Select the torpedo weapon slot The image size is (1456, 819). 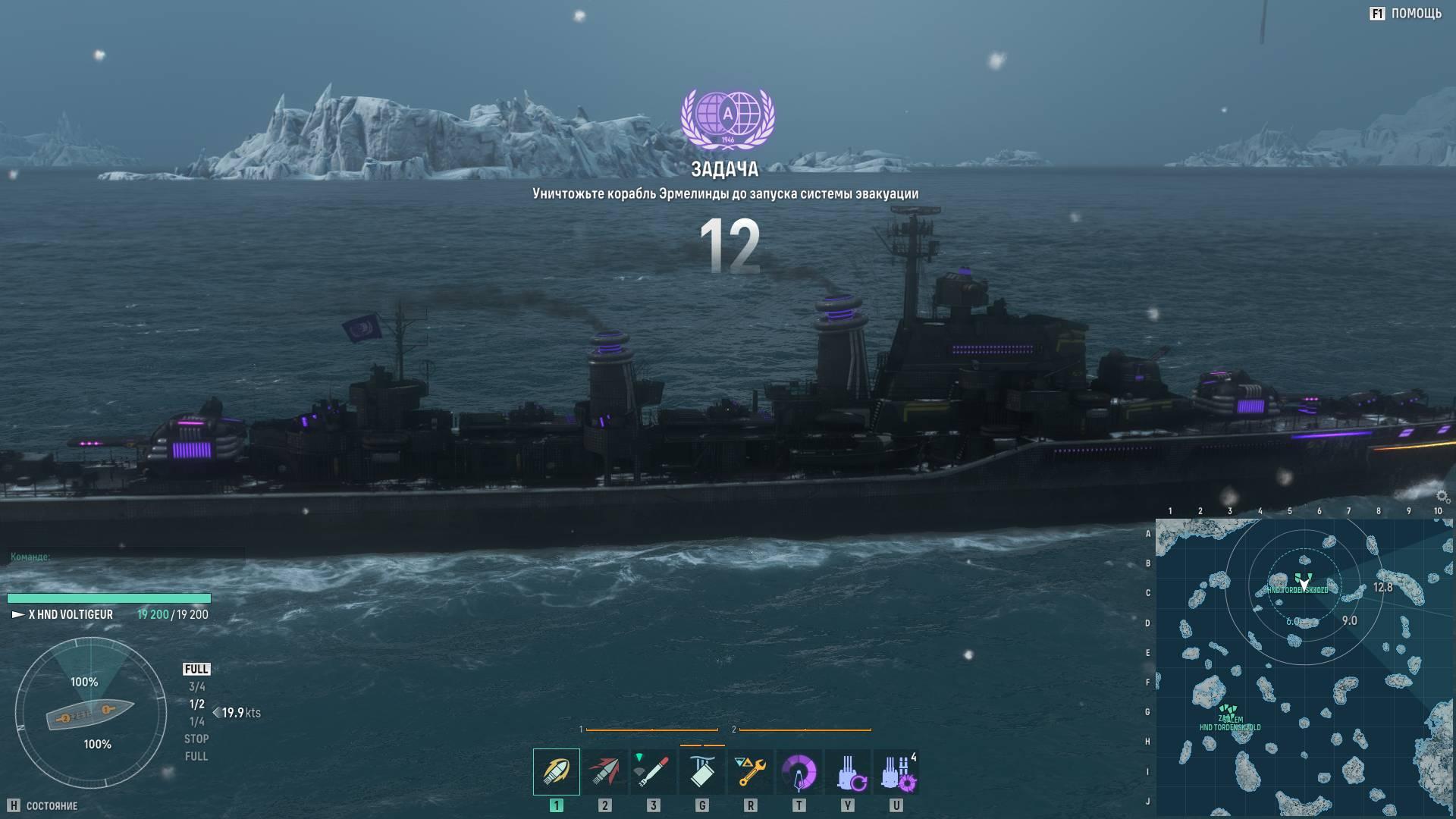tap(653, 771)
